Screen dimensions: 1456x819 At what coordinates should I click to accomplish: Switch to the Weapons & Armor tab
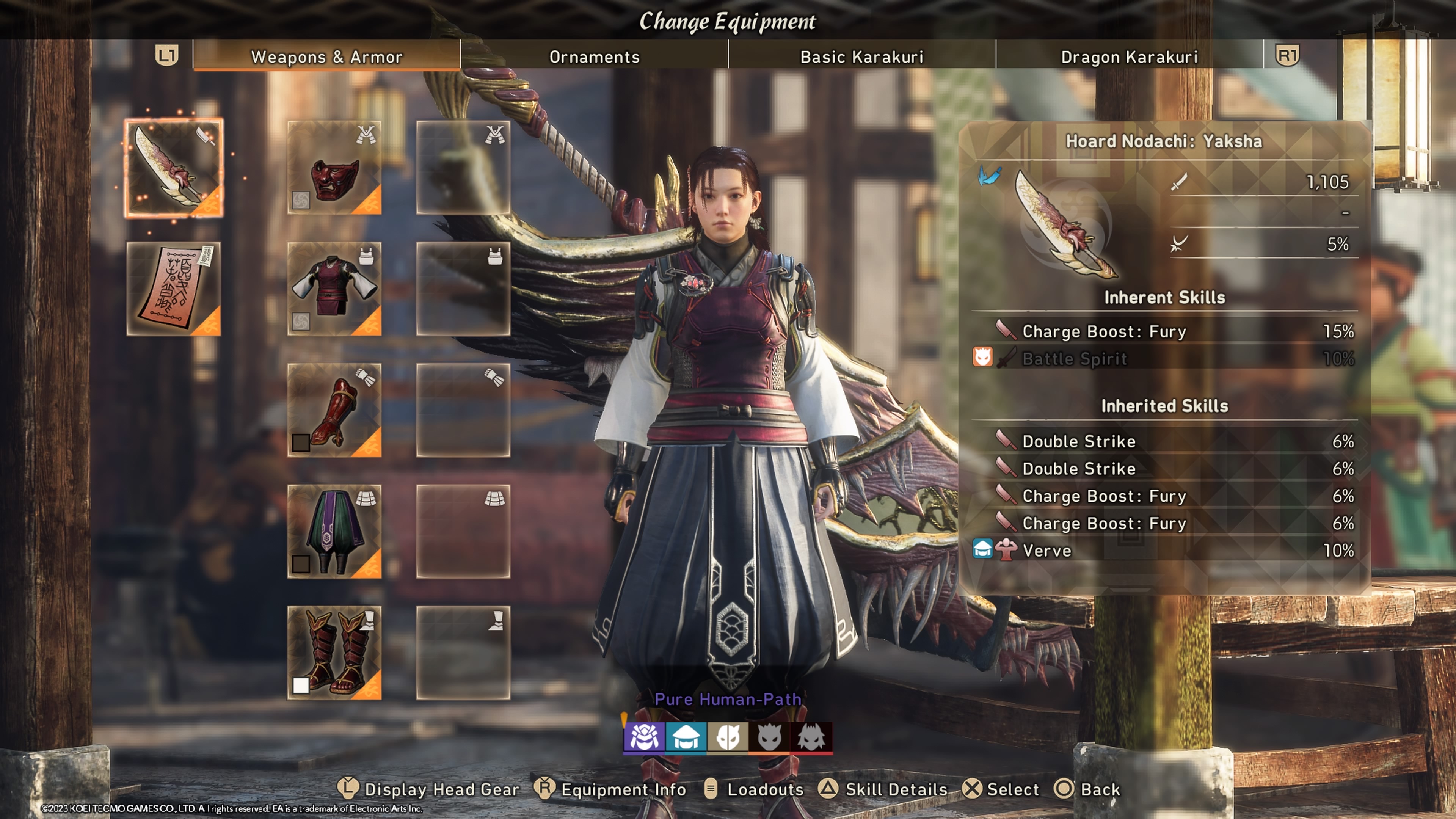pyautogui.click(x=326, y=56)
